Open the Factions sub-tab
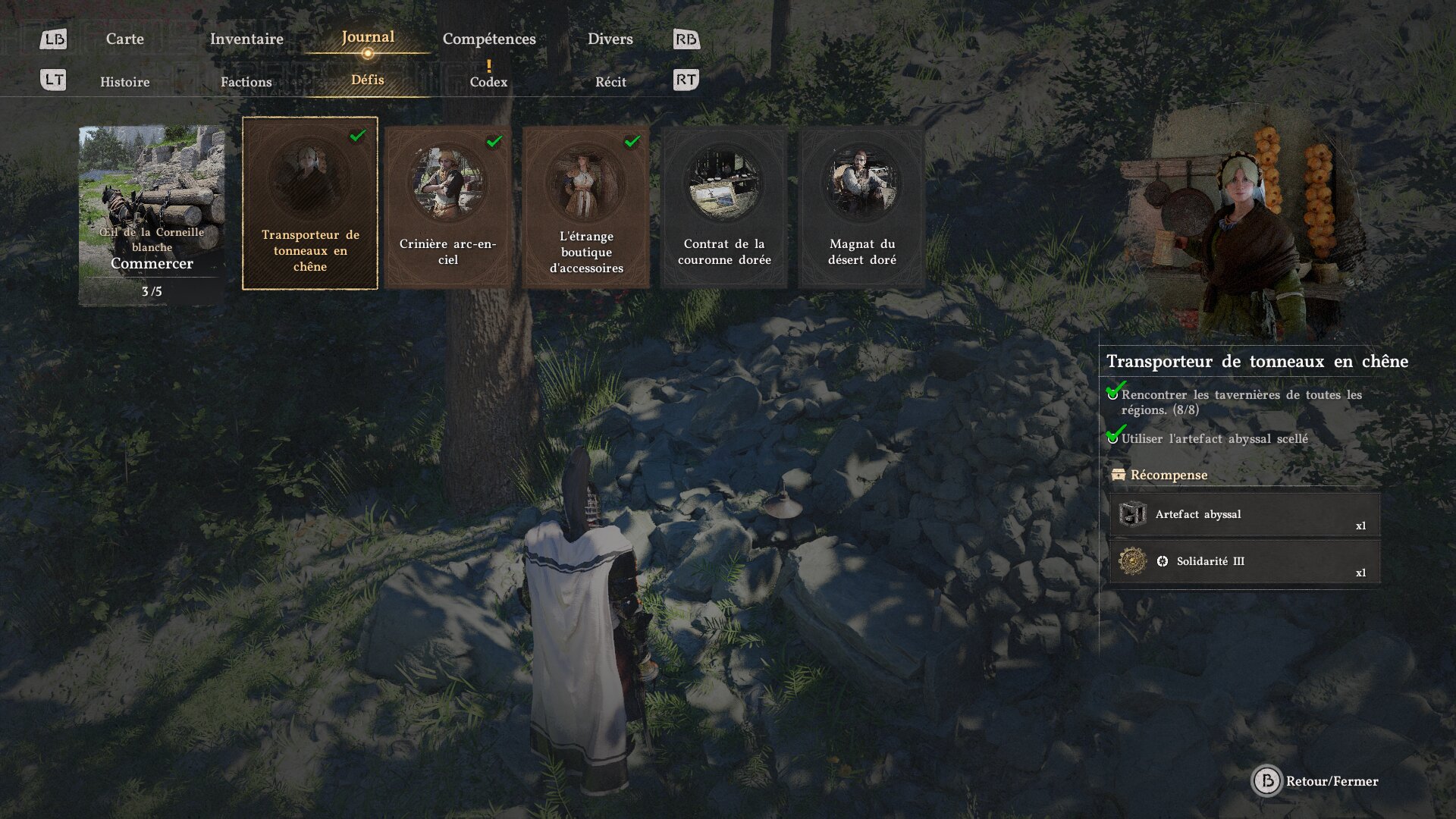 246,82
